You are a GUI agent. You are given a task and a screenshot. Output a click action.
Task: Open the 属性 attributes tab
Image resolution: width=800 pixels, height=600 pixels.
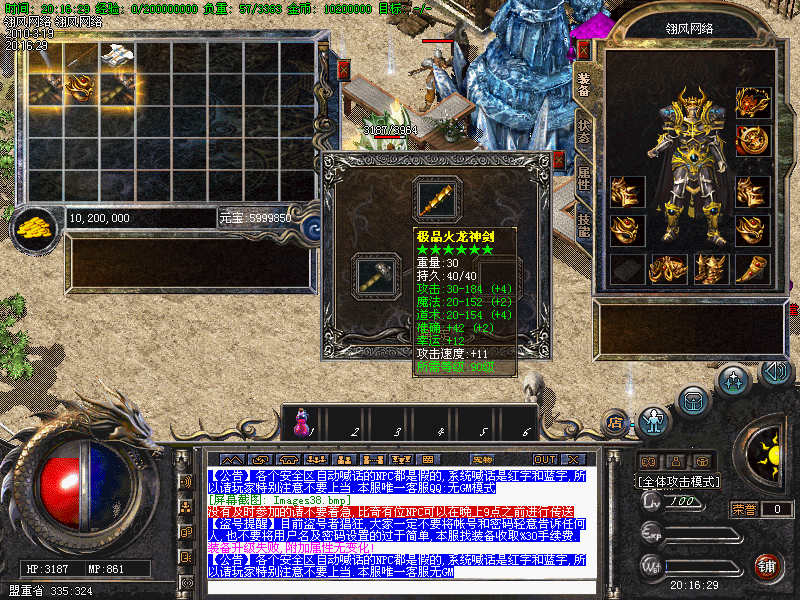[x=583, y=180]
